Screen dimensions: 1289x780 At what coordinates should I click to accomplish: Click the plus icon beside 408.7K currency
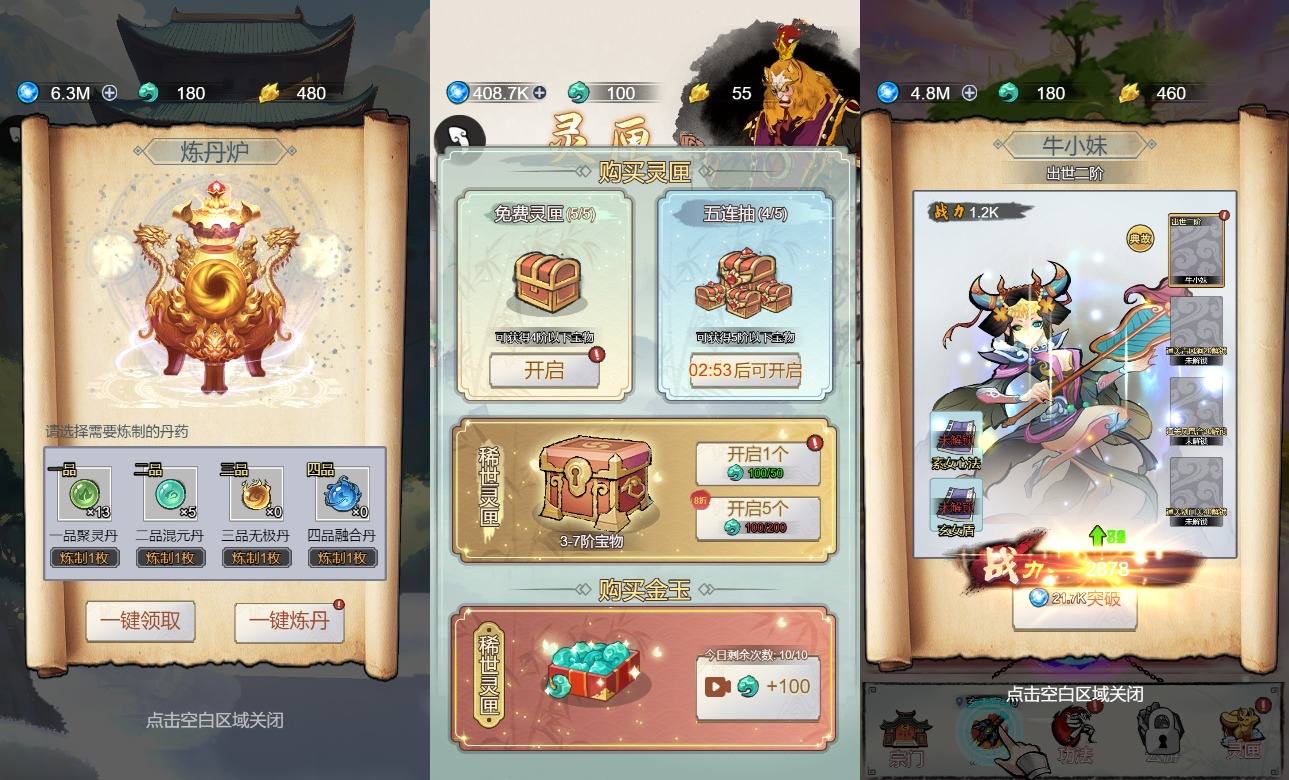pyautogui.click(x=537, y=92)
